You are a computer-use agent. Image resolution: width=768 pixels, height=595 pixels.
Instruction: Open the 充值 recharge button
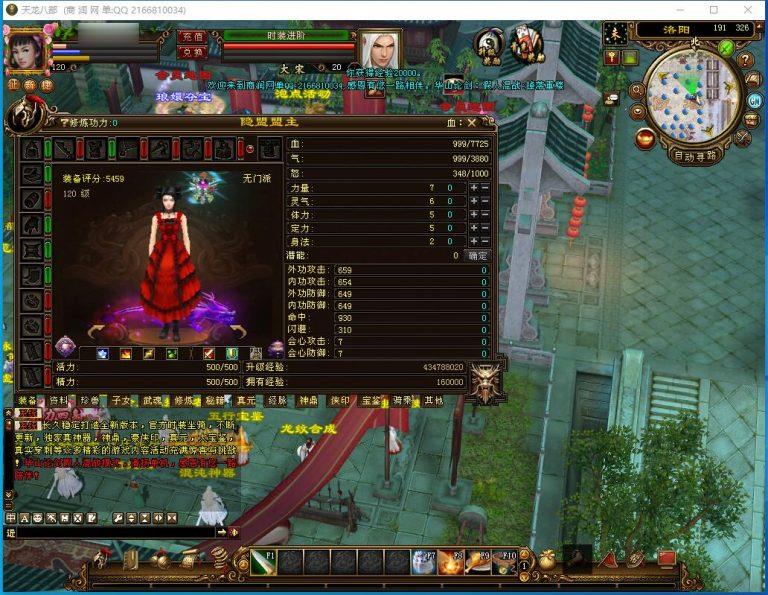tap(192, 36)
